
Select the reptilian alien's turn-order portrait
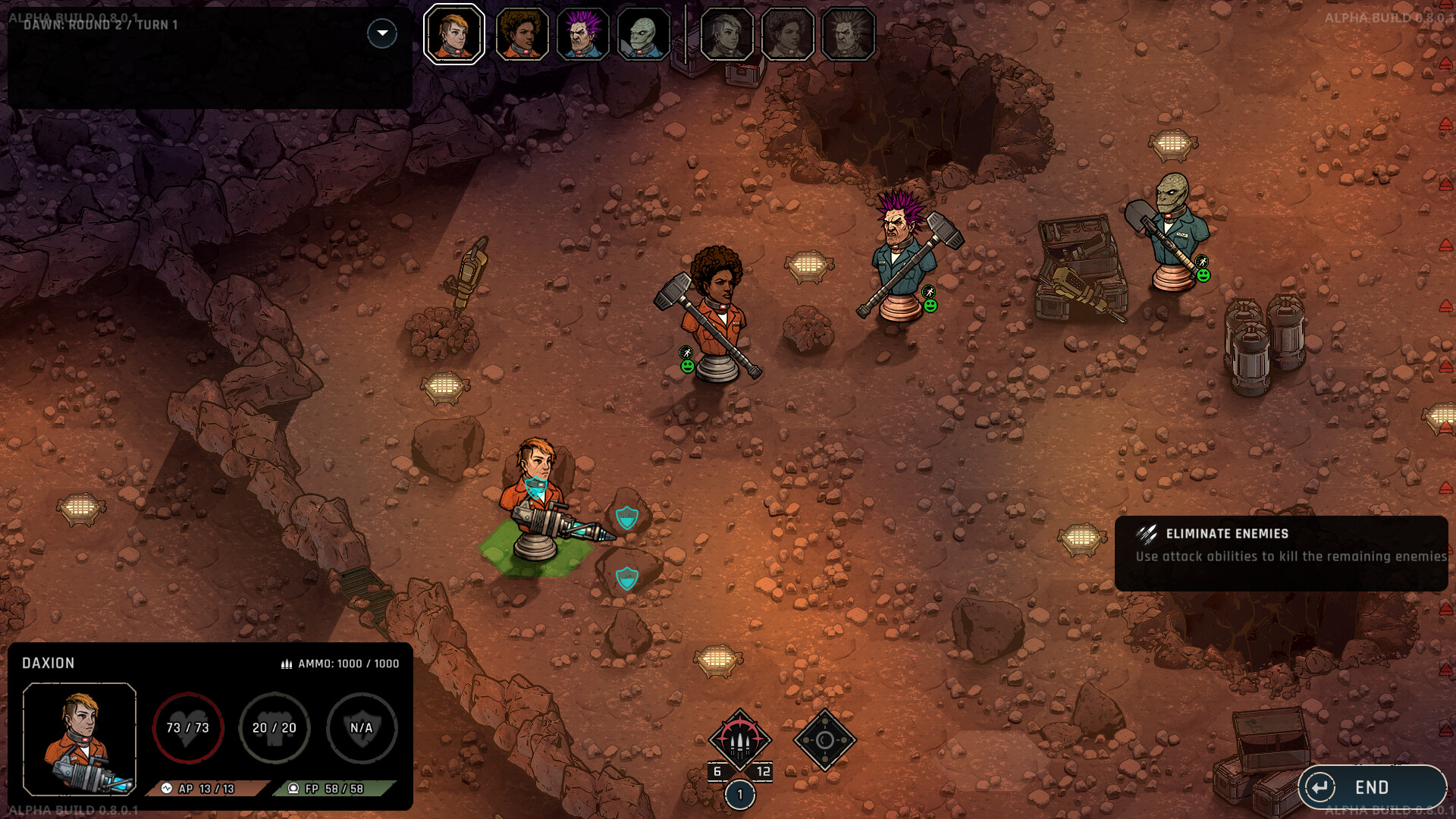point(643,34)
